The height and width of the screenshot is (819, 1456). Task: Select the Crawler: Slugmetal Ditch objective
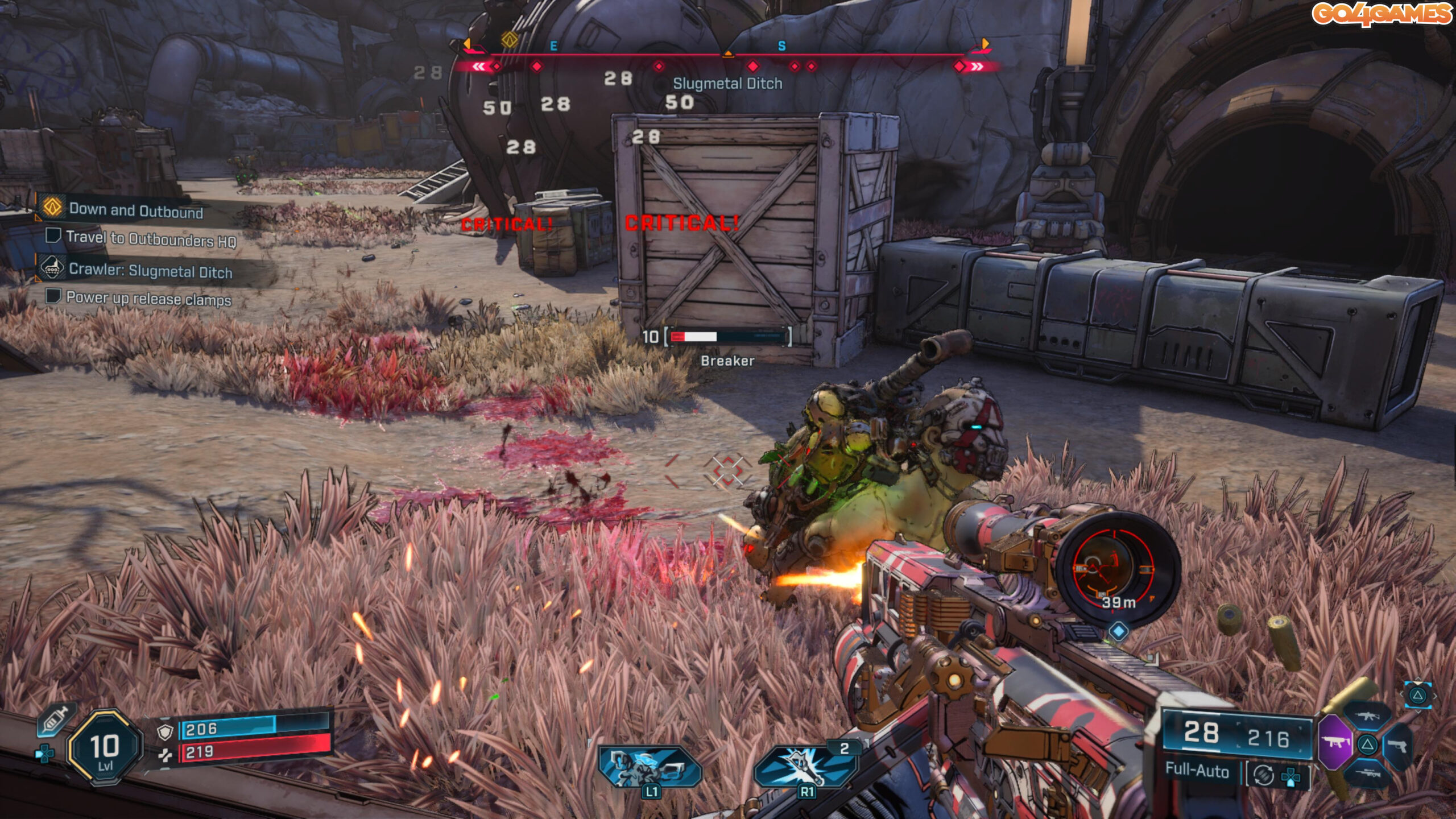pyautogui.click(x=150, y=271)
